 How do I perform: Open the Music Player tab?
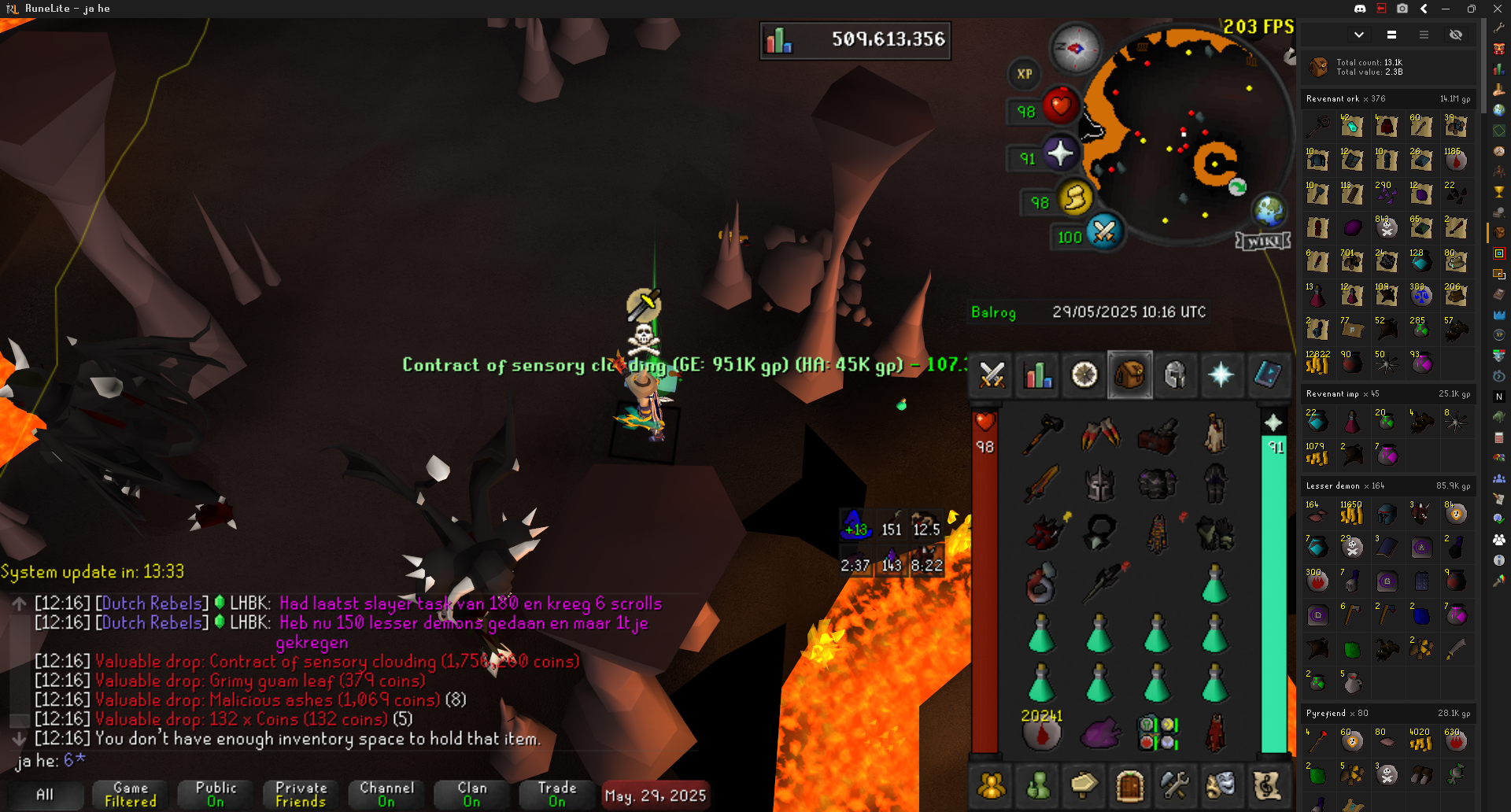pyautogui.click(x=1266, y=785)
